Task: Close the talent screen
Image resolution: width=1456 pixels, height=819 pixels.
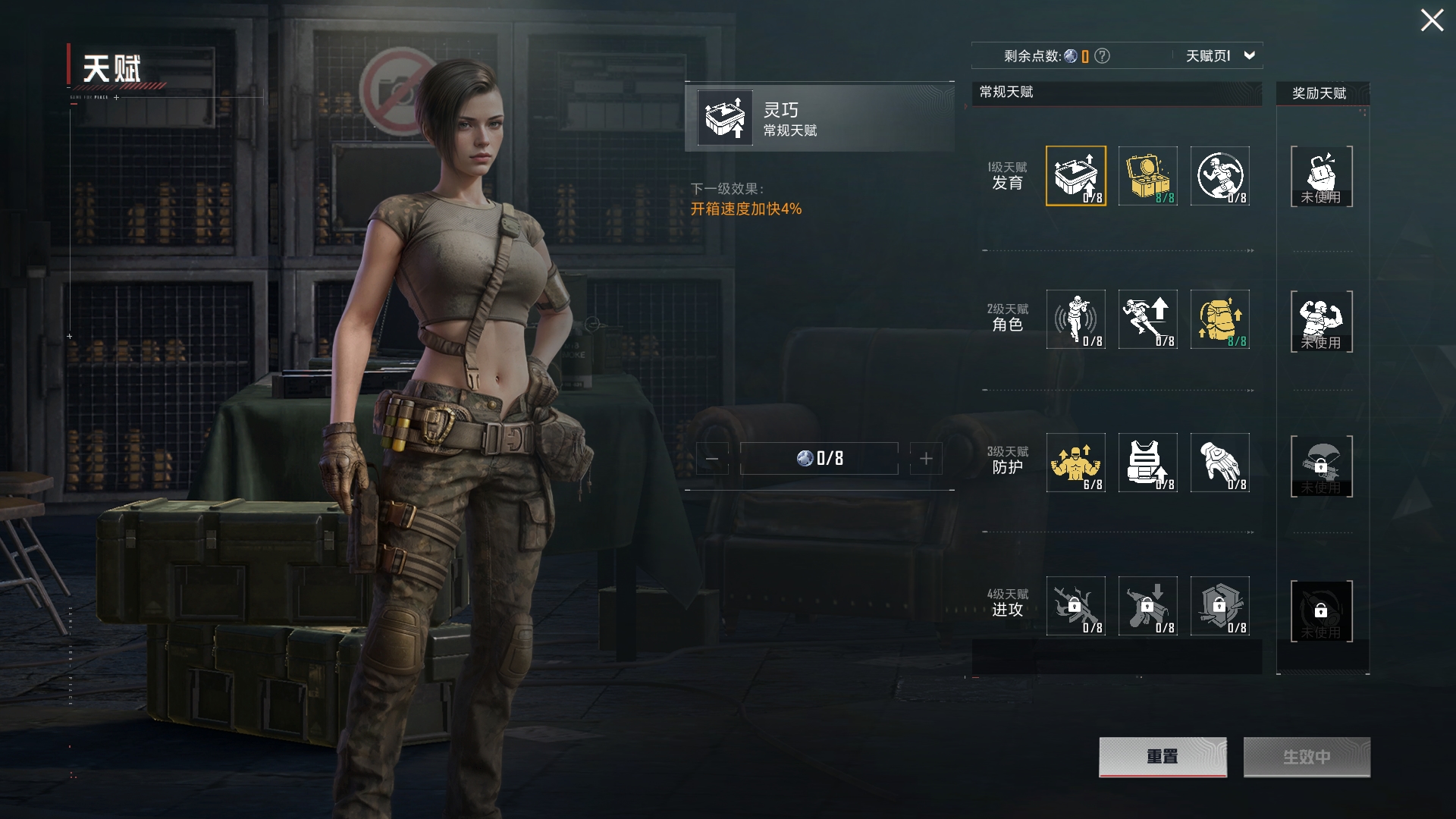Action: tap(1432, 20)
